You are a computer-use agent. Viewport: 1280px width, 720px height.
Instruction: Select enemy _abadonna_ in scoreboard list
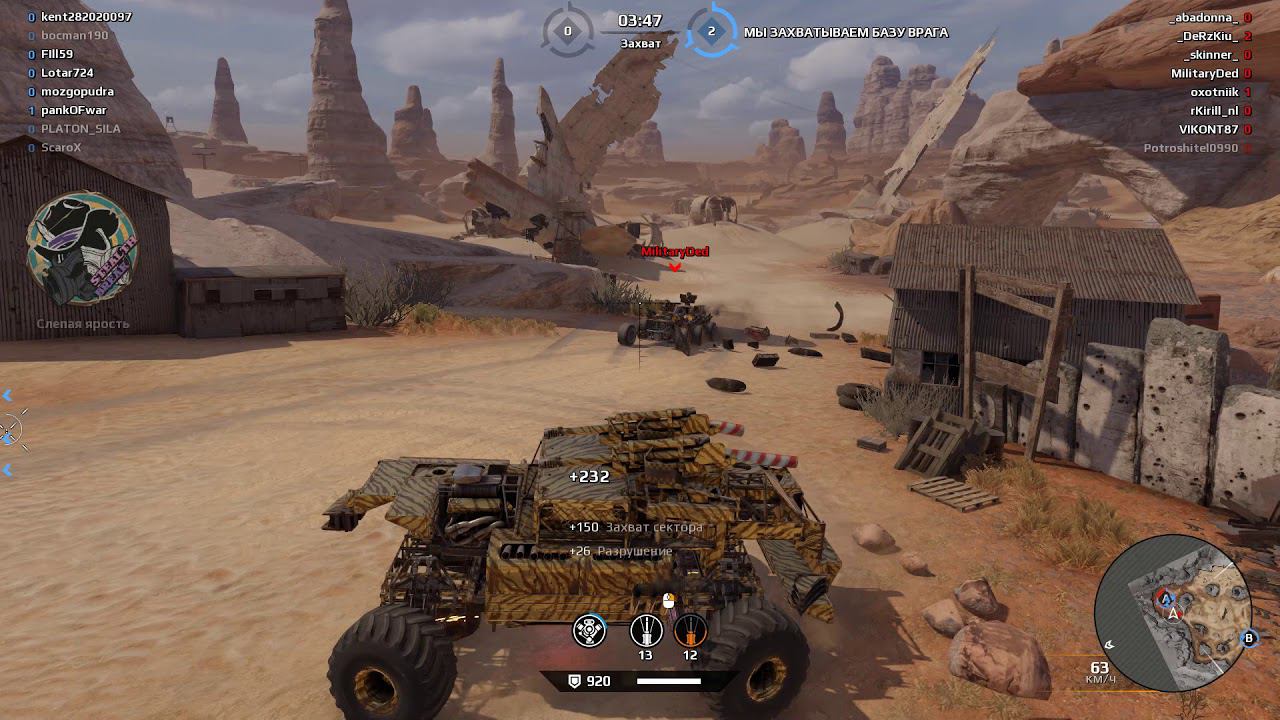[x=1204, y=18]
